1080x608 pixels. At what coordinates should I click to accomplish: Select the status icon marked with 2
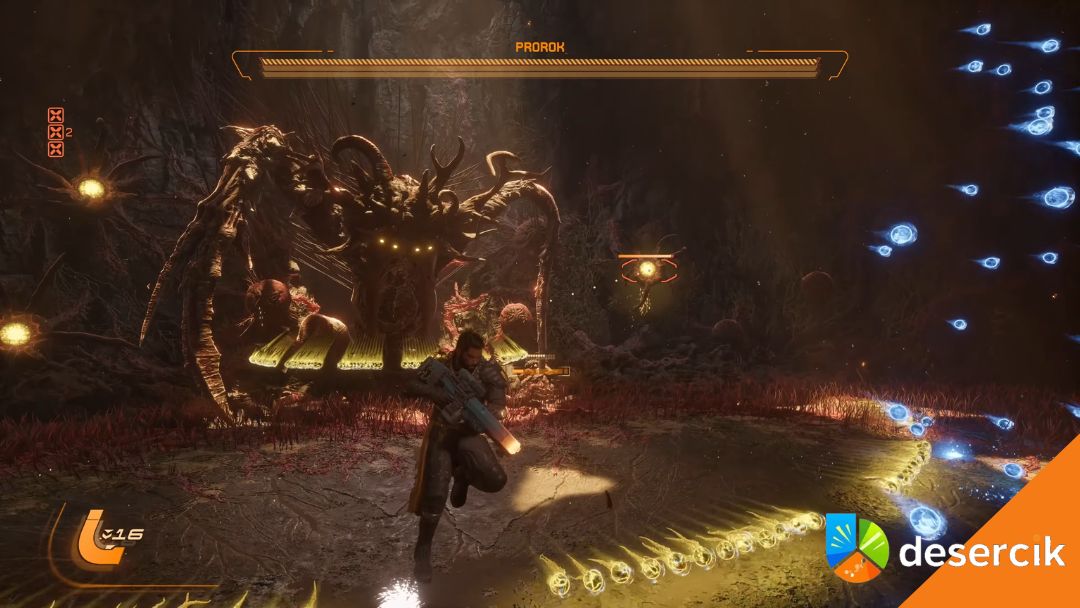[x=56, y=132]
